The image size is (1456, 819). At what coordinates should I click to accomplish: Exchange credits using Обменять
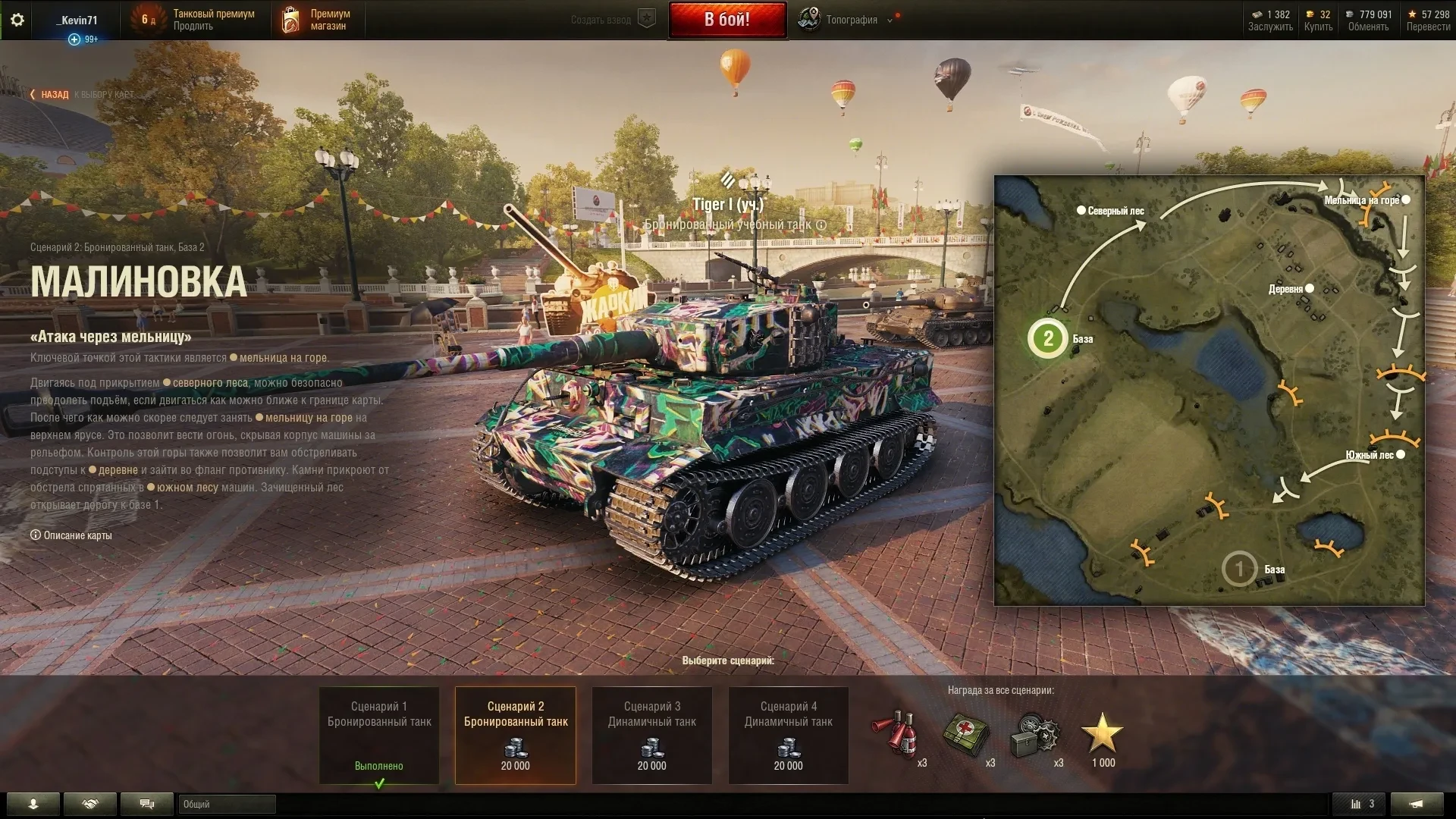(x=1368, y=27)
